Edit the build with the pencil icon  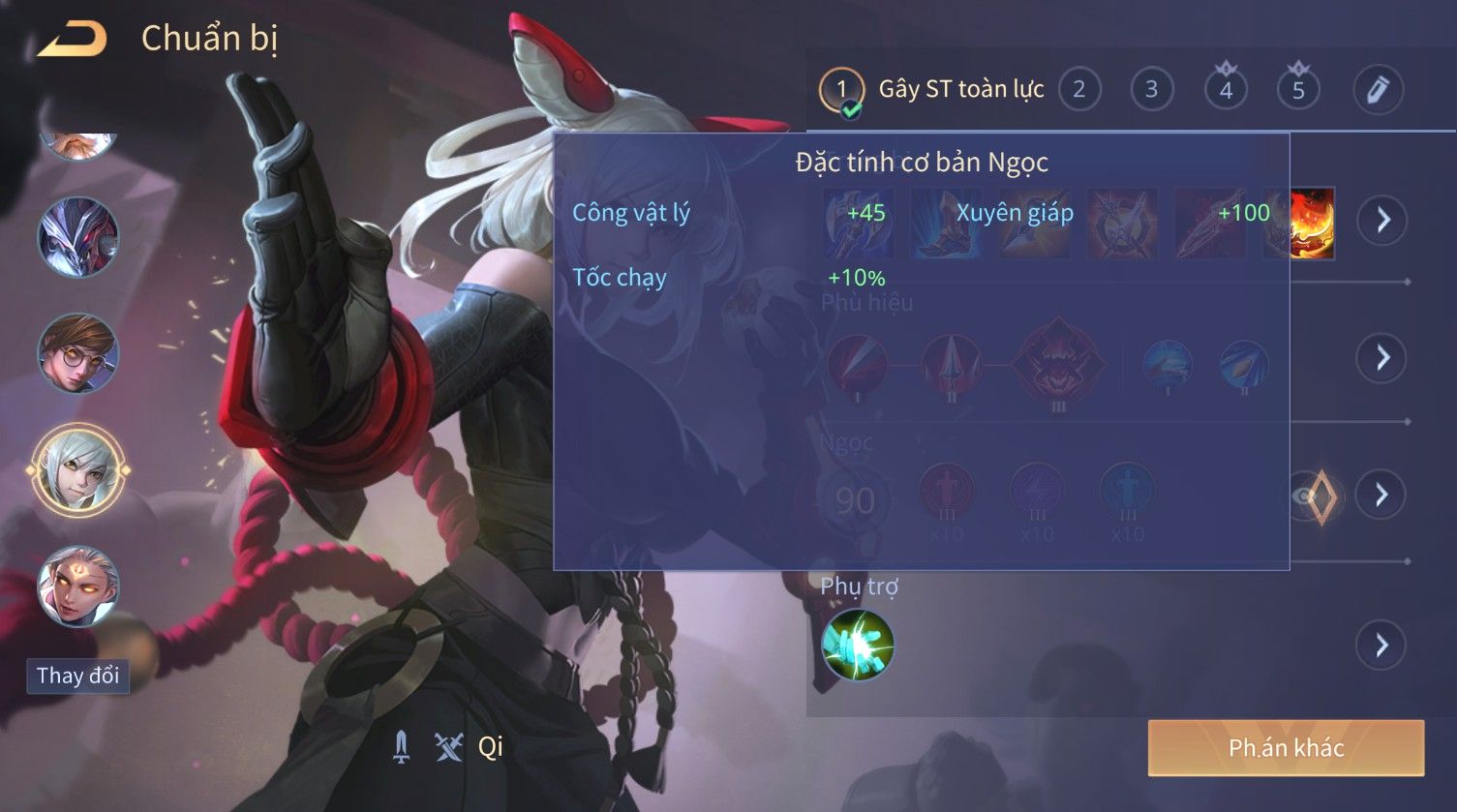point(1377,90)
